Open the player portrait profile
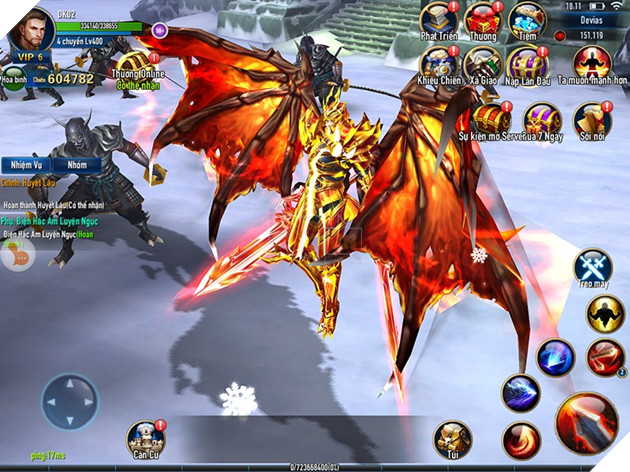 (x=30, y=28)
